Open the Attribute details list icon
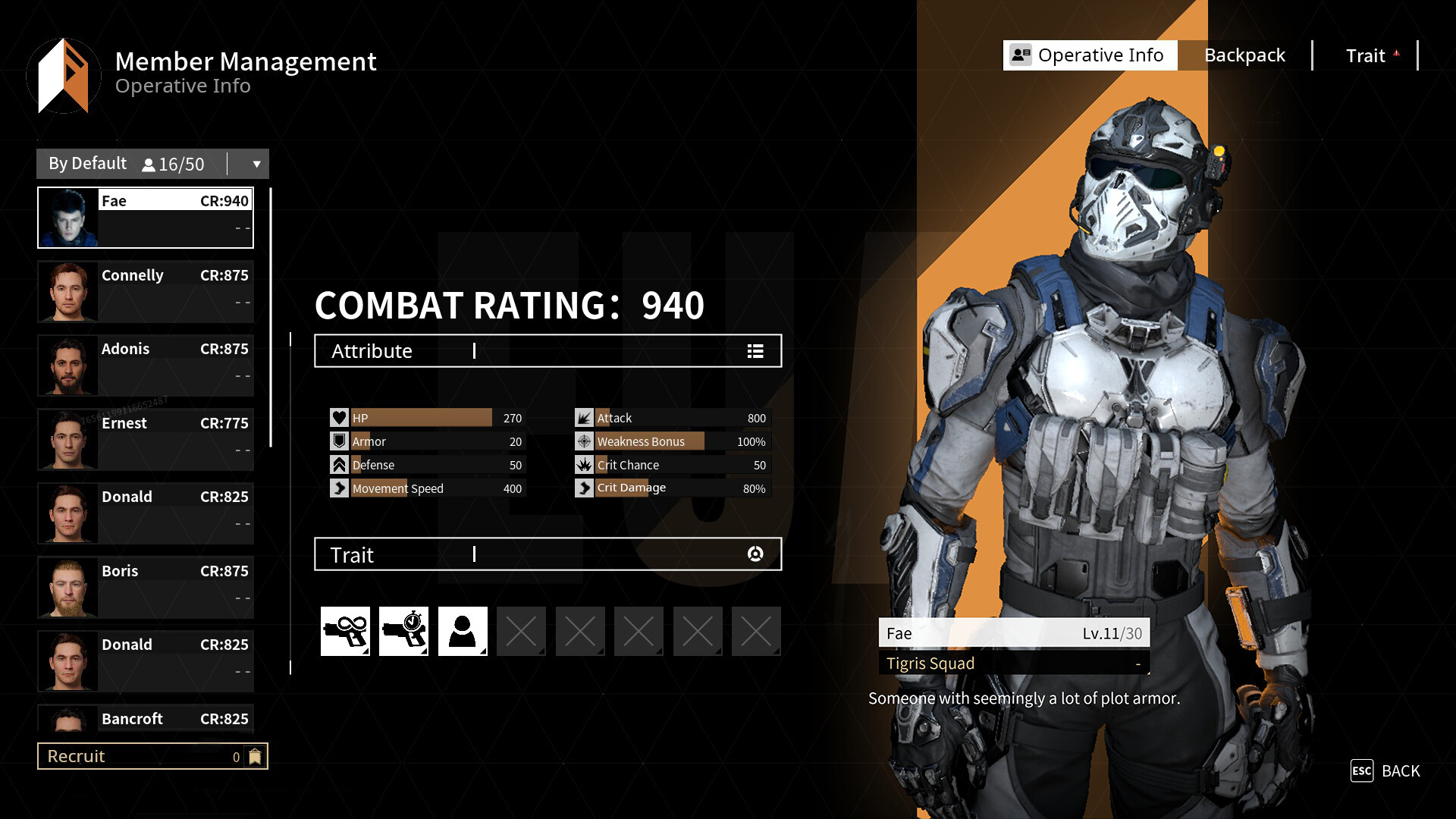This screenshot has width=1456, height=819. click(755, 351)
